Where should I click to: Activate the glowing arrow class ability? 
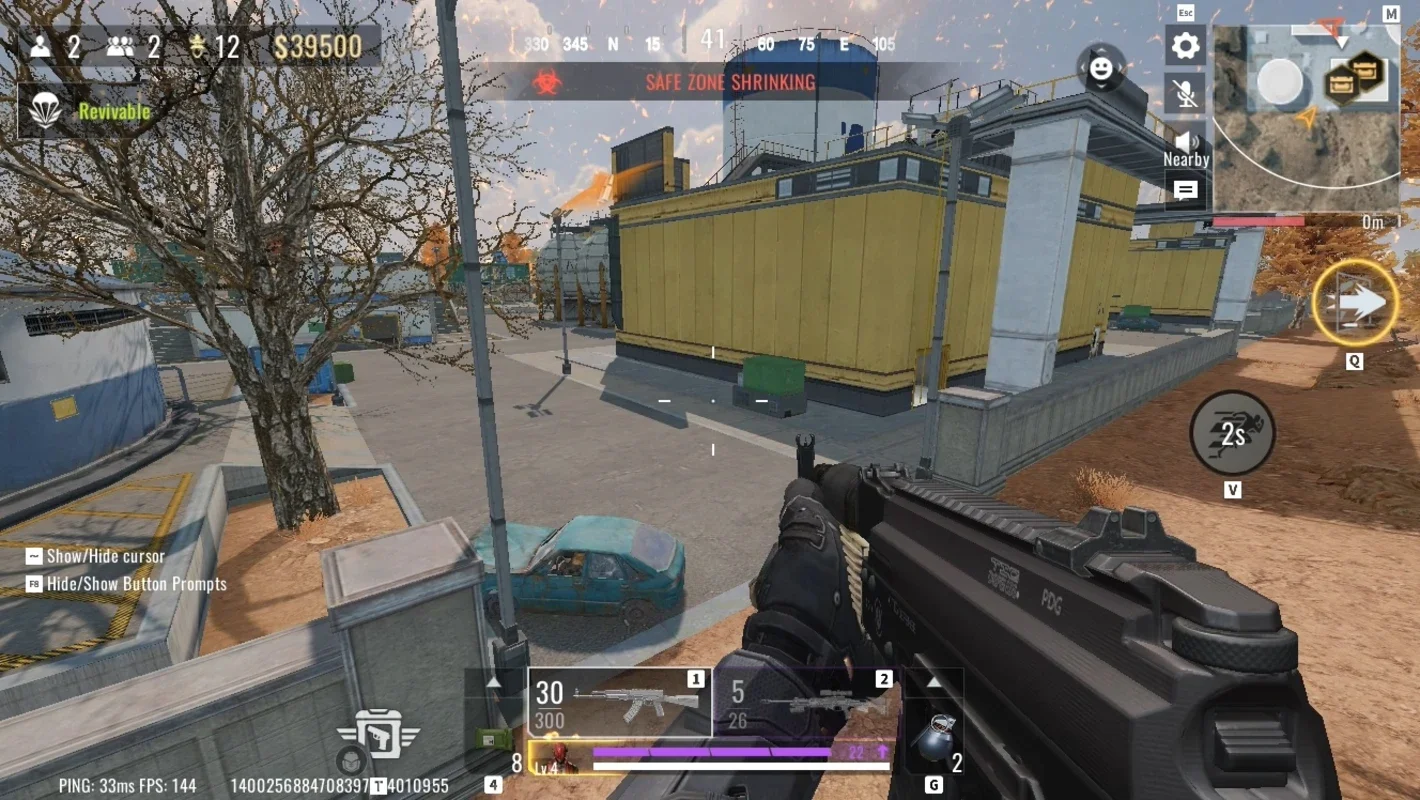(1355, 303)
